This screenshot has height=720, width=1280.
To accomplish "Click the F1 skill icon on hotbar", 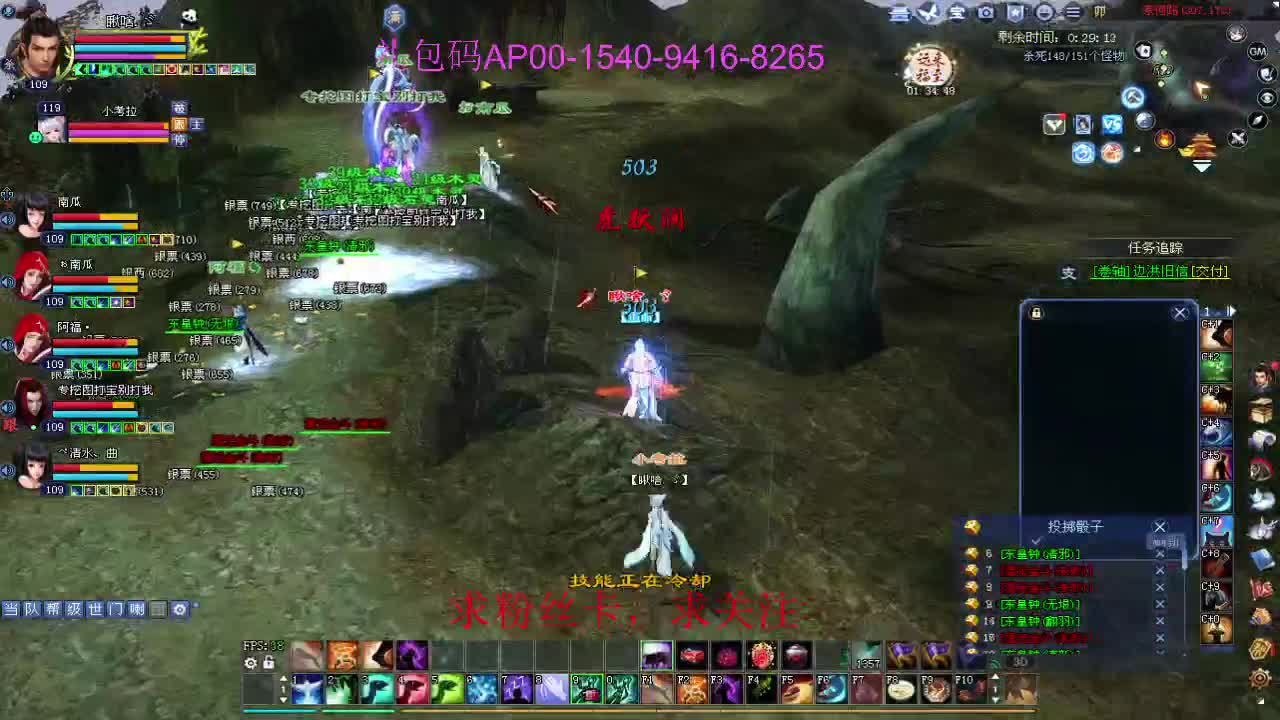I will tap(653, 689).
